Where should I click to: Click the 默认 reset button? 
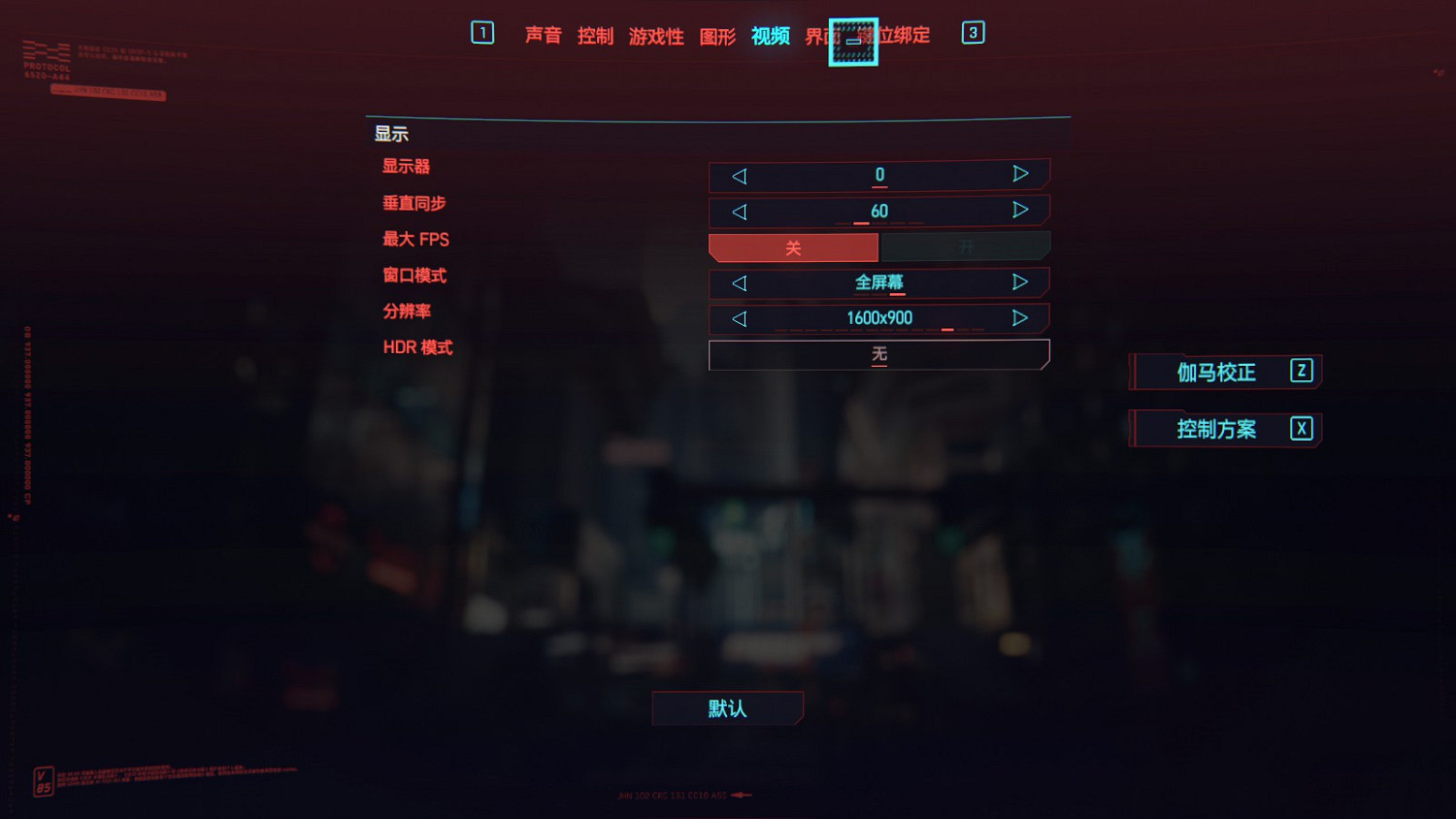click(x=727, y=708)
